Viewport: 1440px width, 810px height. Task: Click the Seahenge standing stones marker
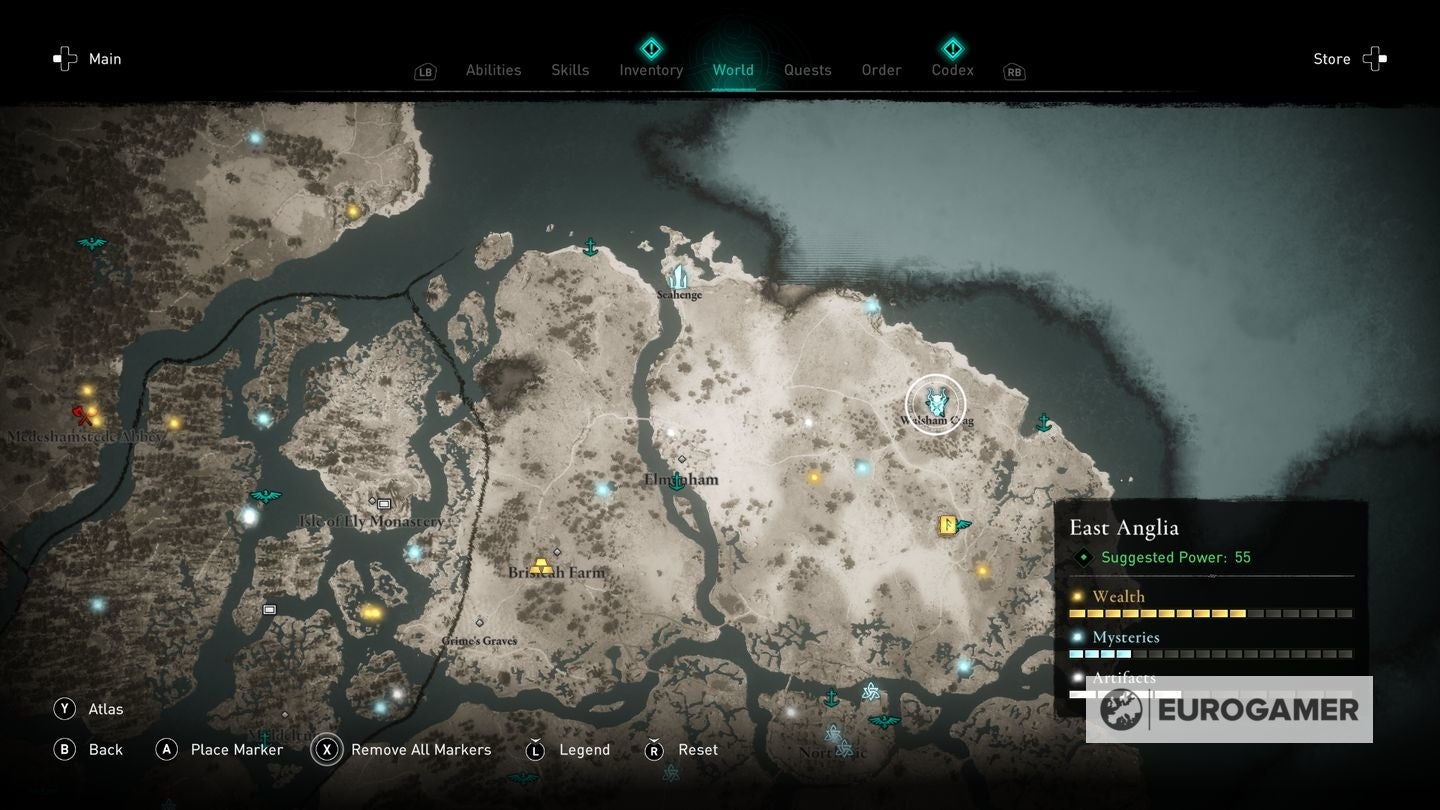[x=679, y=278]
